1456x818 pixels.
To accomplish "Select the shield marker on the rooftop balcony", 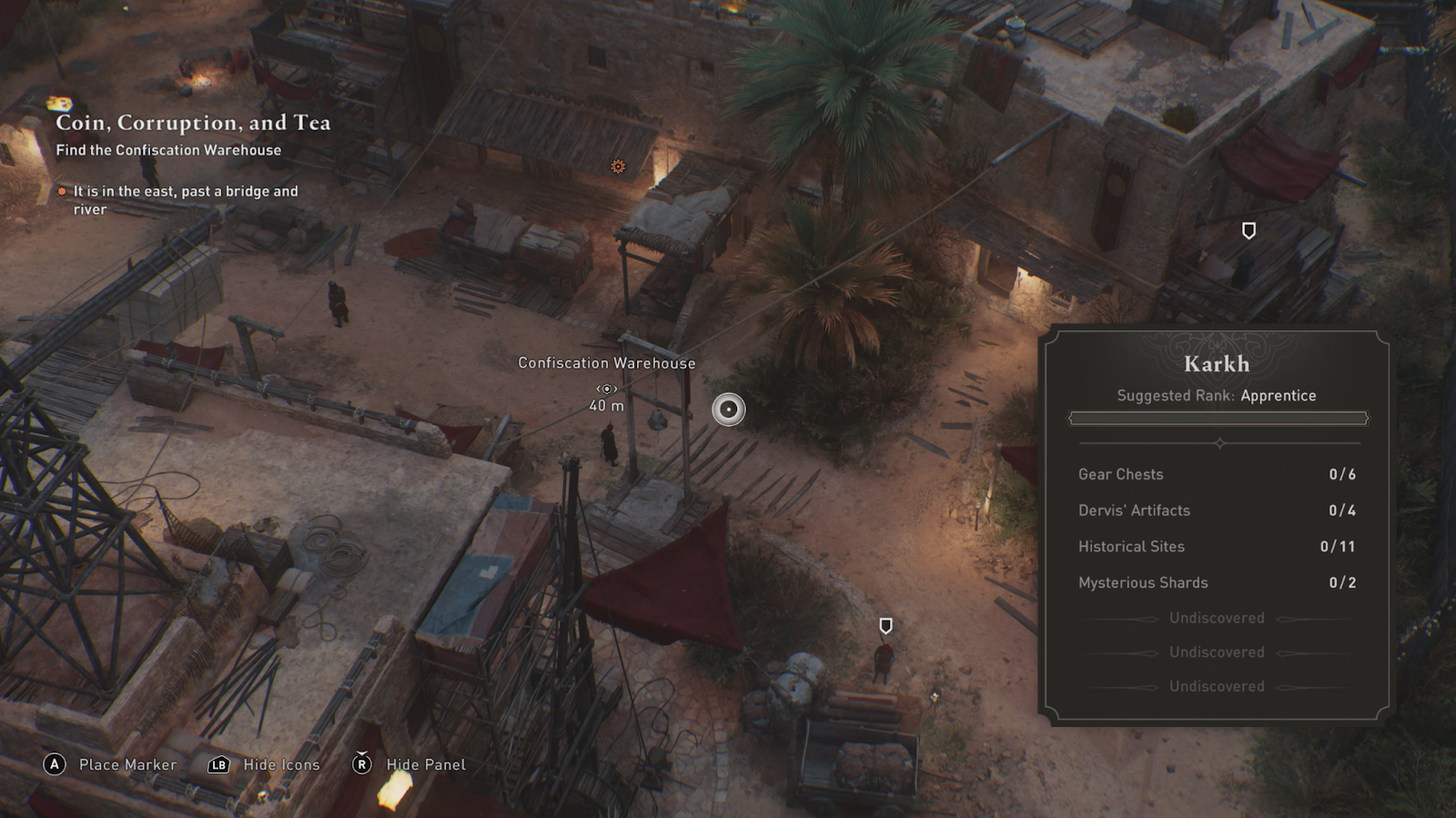I will 1249,231.
